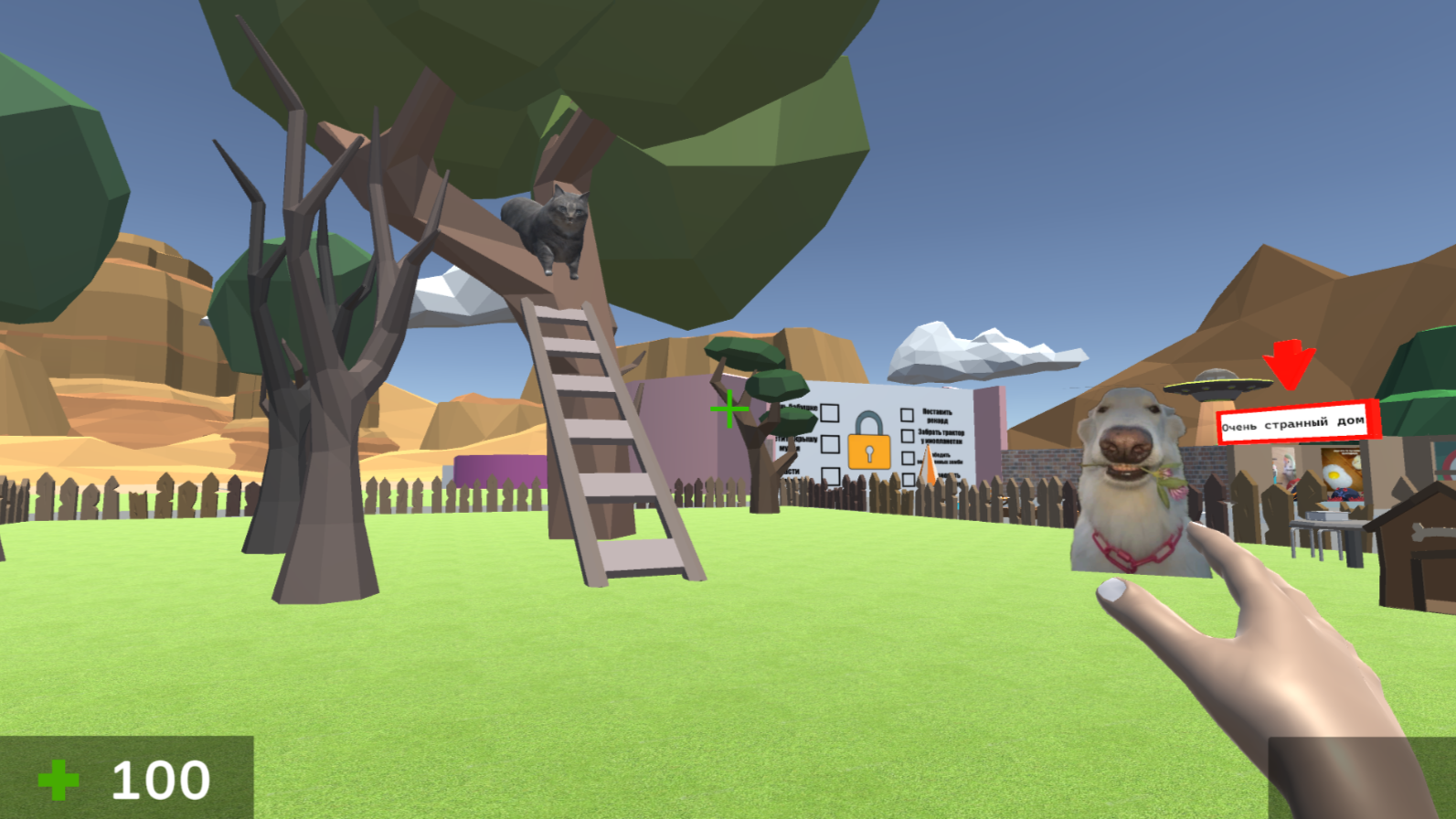Click the green crosshair at the screen center

tap(731, 407)
